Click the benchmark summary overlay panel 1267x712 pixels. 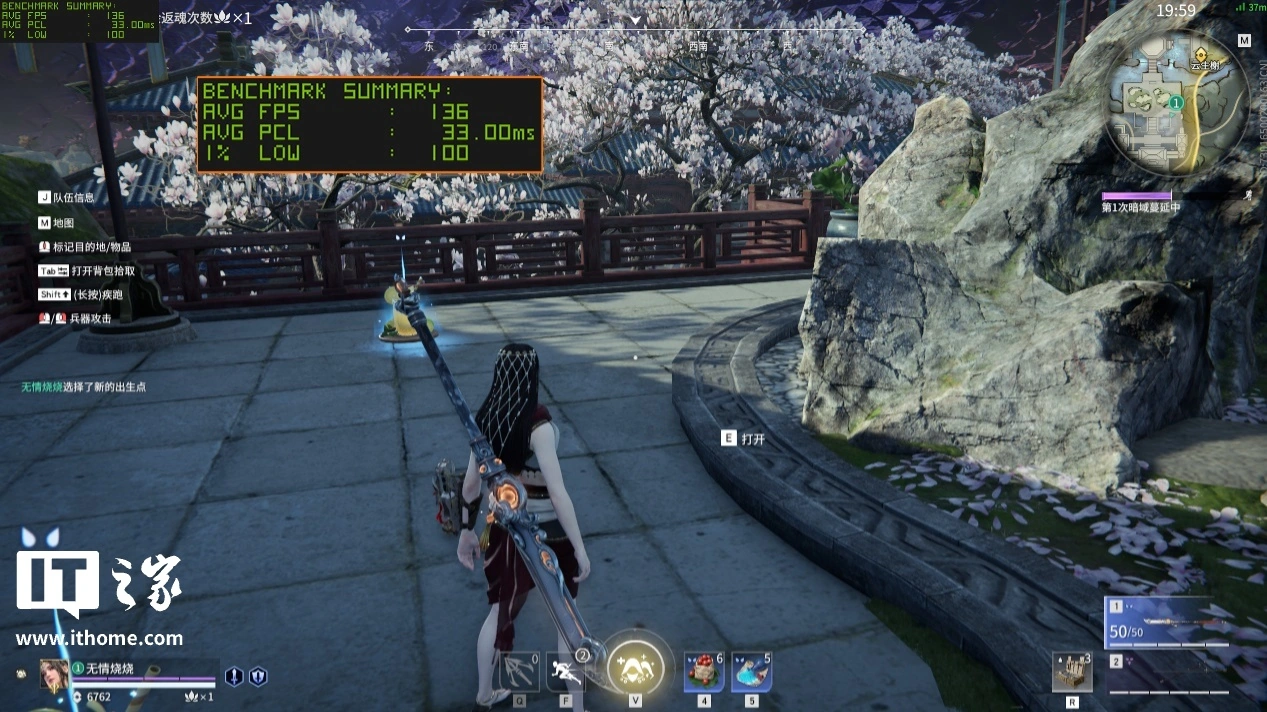[x=369, y=125]
